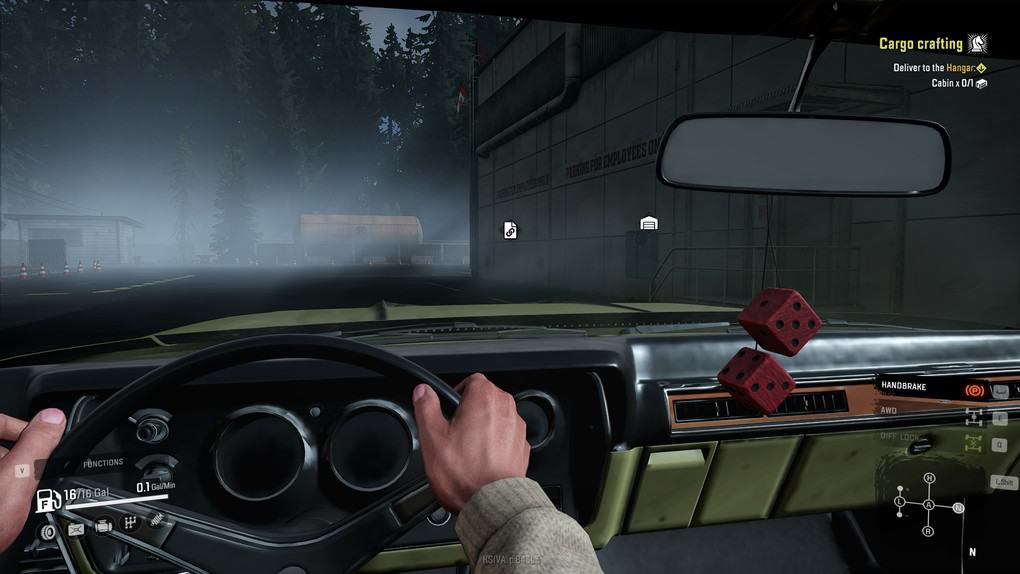Image resolution: width=1020 pixels, height=574 pixels.
Task: Shift to the Reverse gear node
Action: (929, 530)
